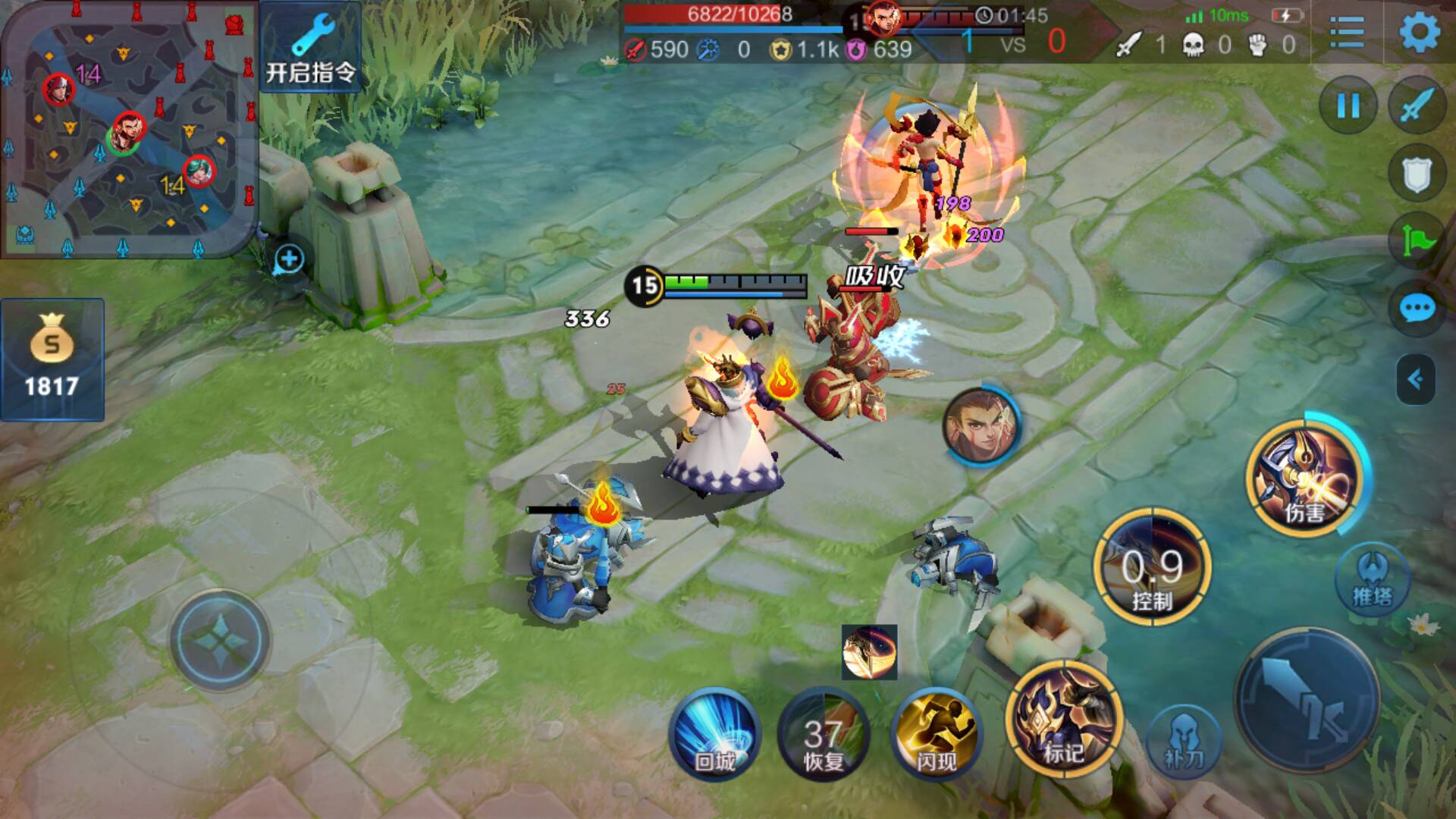Tap the shield defend signal
The width and height of the screenshot is (1456, 819).
pos(1417,174)
